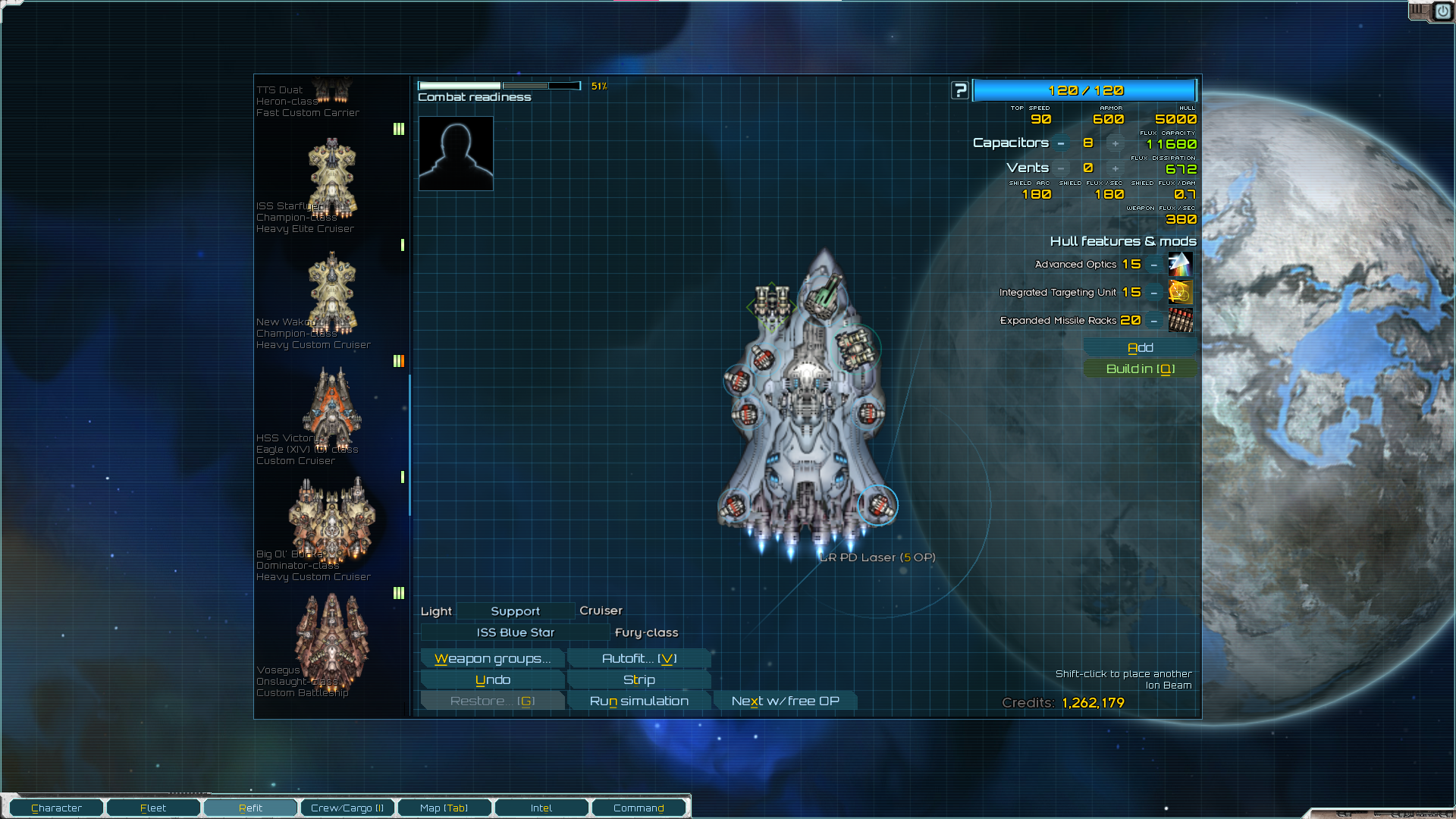Remove the Integrated Targeting Unit mod
1456x819 pixels.
pyautogui.click(x=1153, y=293)
